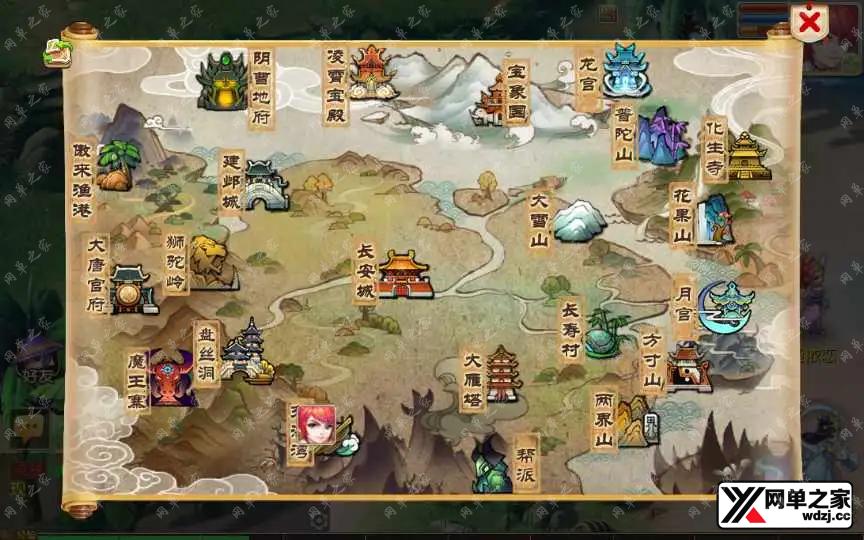The image size is (864, 540).
Task: Travel to 大雷山 snowy mountain
Action: point(579,222)
